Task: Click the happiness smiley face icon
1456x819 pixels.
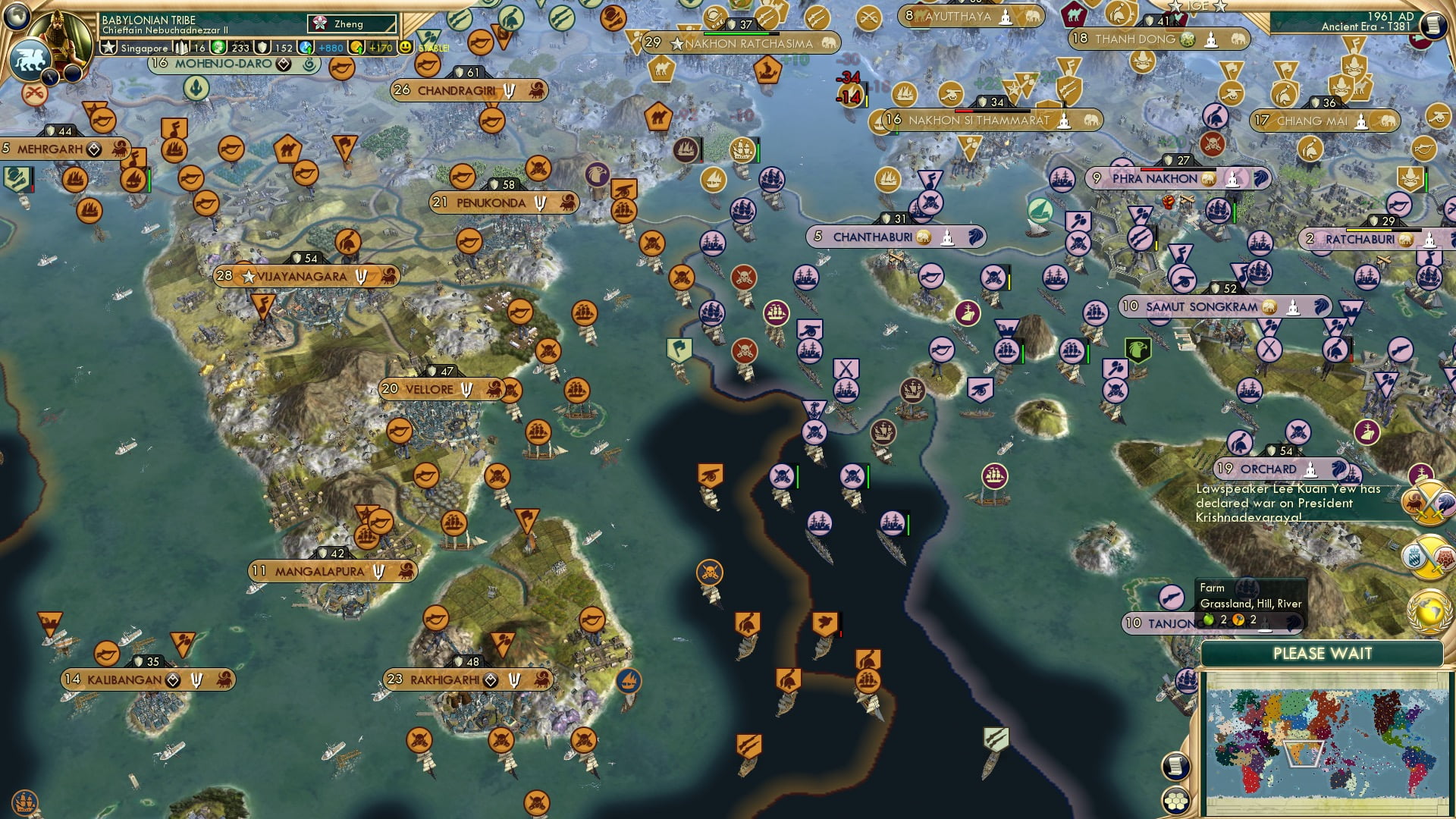Action: (x=405, y=48)
